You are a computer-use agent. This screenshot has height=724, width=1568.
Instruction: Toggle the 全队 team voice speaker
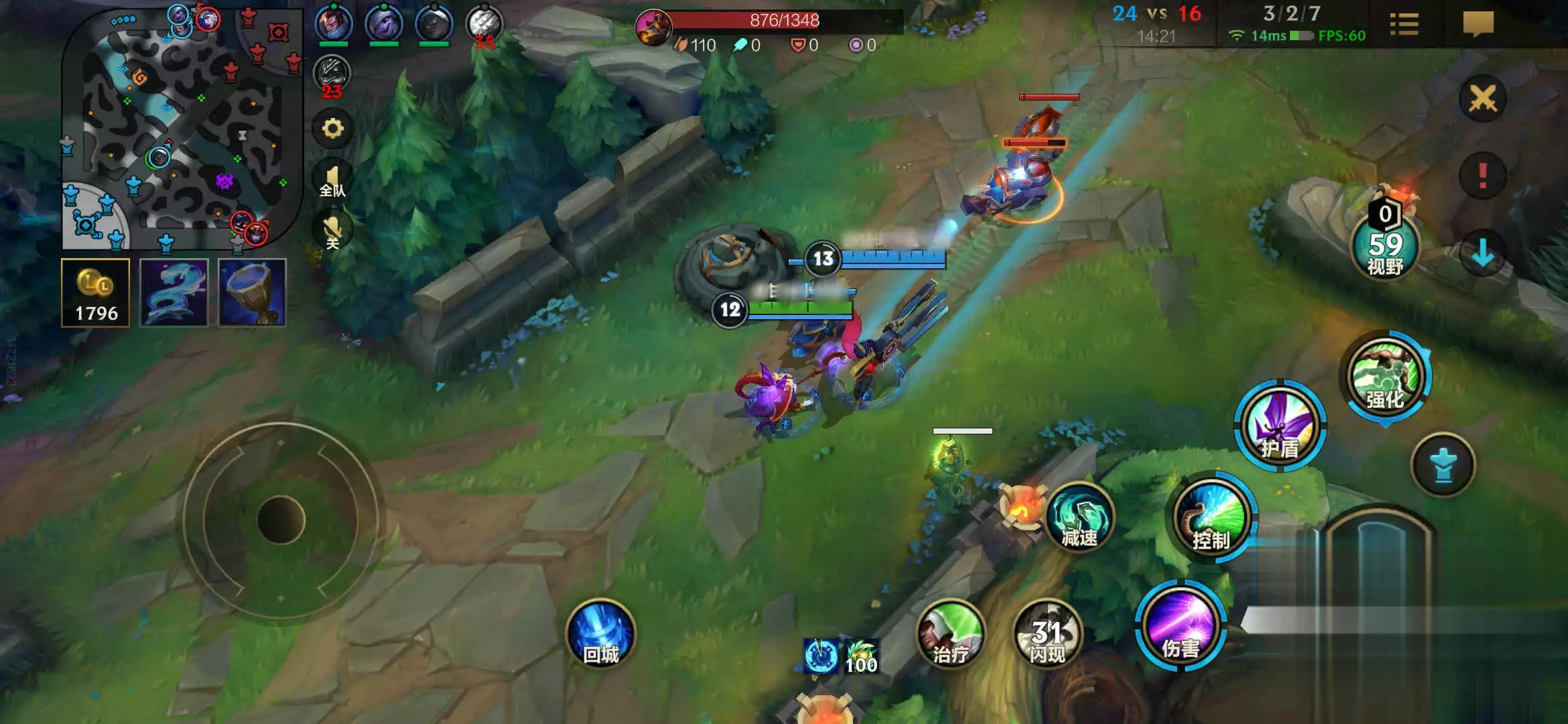[332, 180]
